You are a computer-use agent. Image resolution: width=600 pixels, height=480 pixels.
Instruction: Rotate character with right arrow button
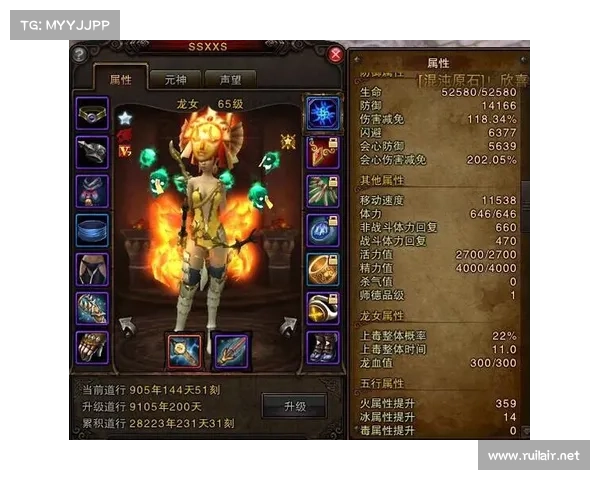288,325
